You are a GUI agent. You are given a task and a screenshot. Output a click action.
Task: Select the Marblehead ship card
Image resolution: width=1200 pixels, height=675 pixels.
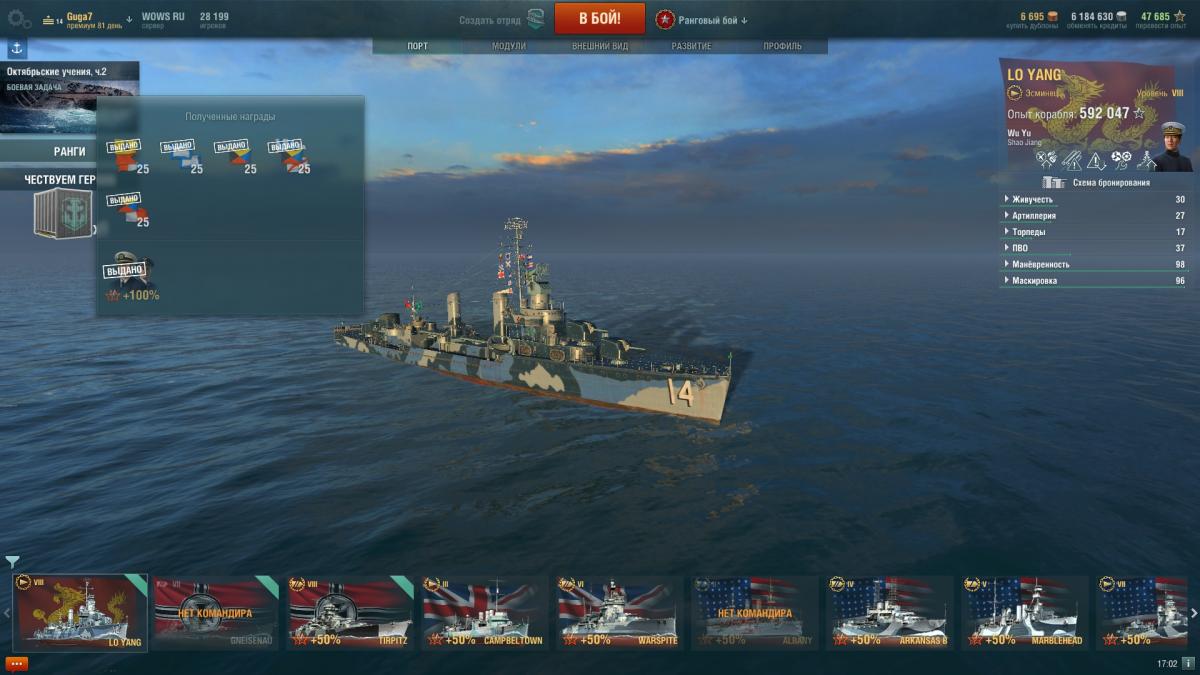(1024, 612)
